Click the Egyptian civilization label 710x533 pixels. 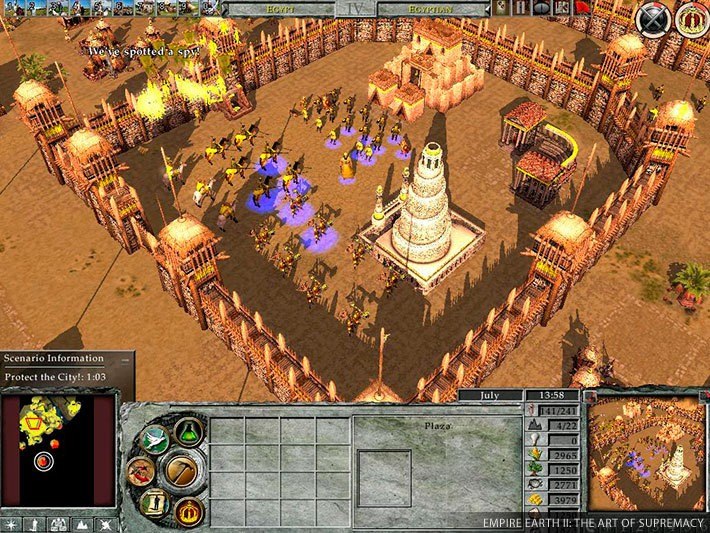click(432, 8)
